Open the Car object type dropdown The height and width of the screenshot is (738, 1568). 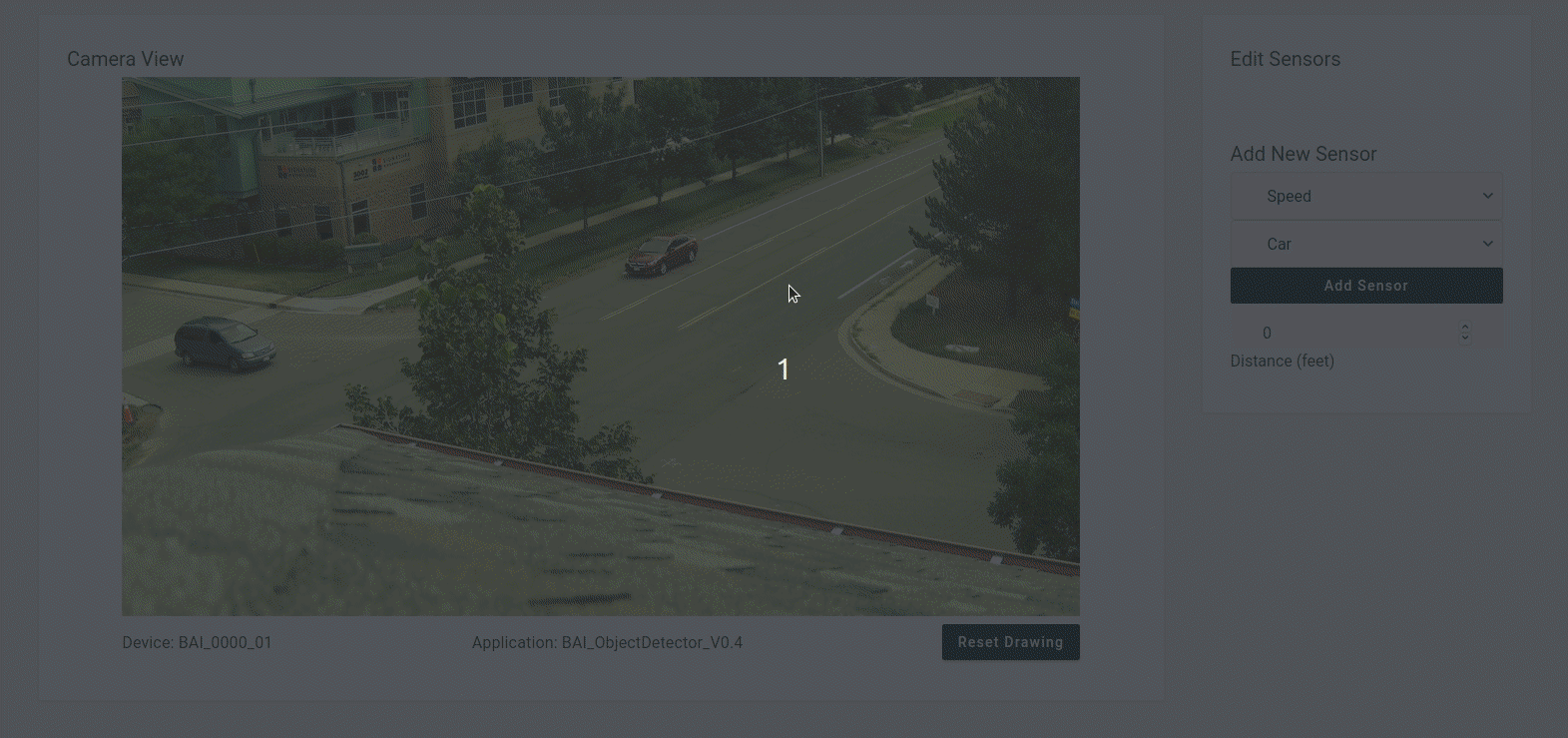coord(1365,244)
